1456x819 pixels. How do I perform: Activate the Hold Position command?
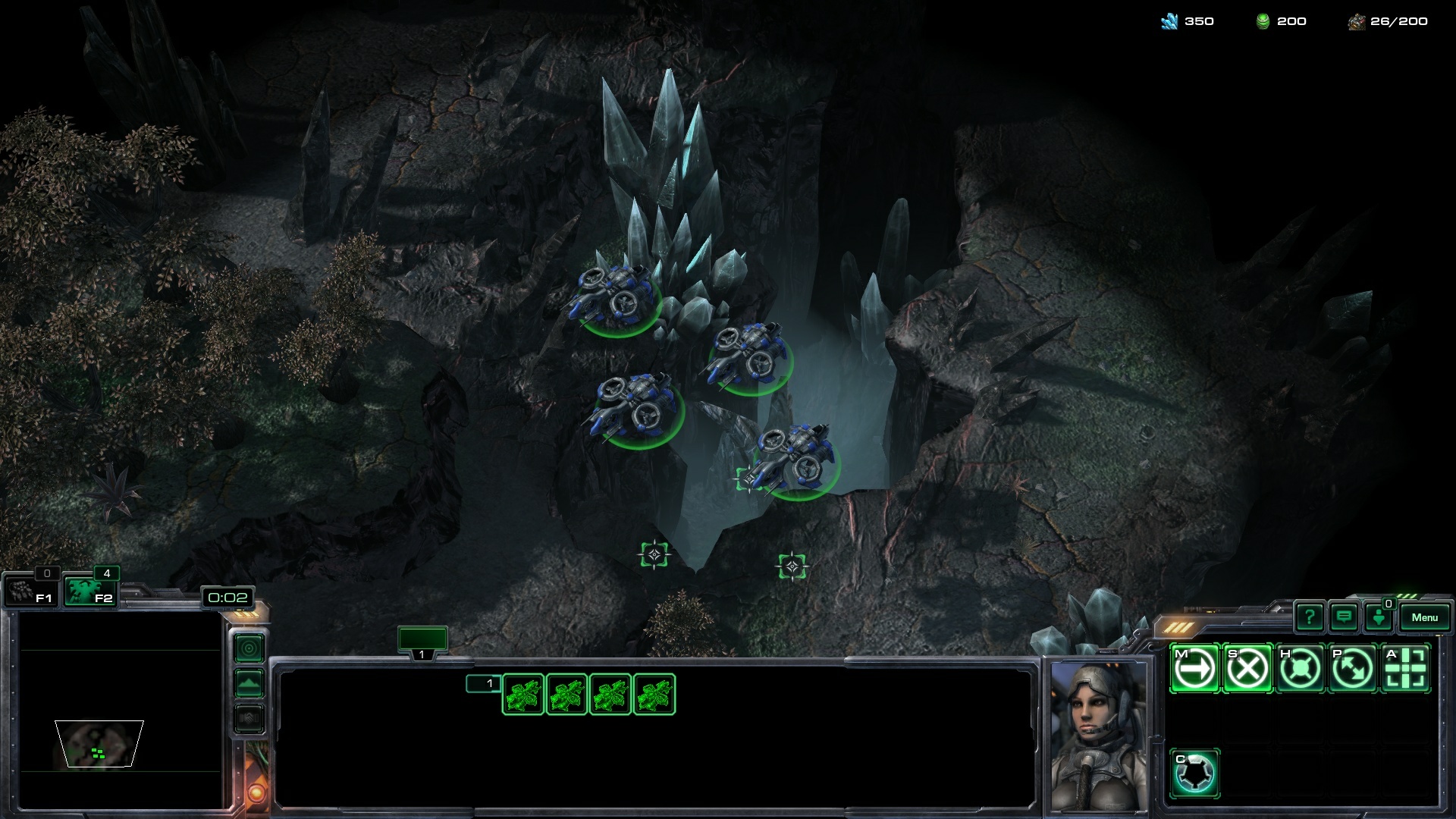point(1300,668)
